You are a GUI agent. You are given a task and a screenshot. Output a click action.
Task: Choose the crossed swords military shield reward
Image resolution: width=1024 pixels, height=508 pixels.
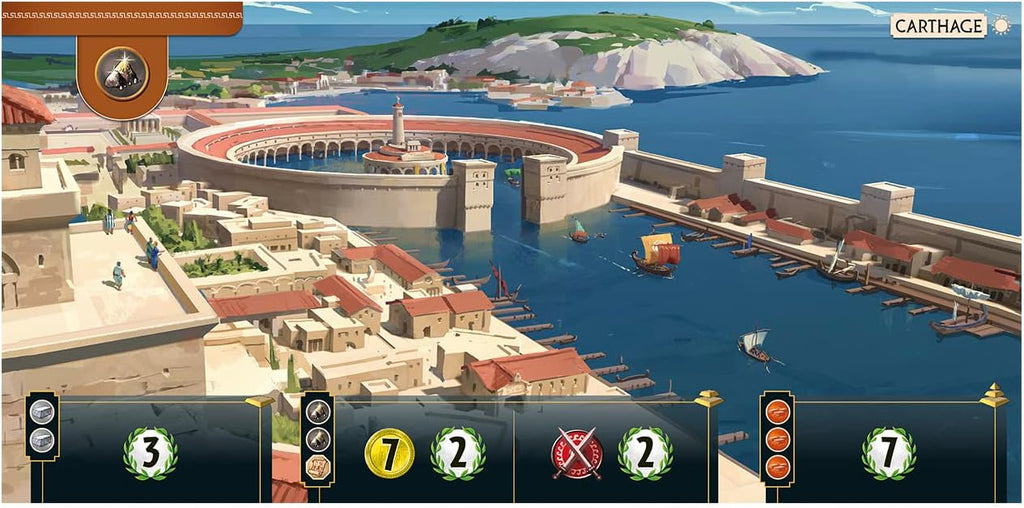coord(576,453)
